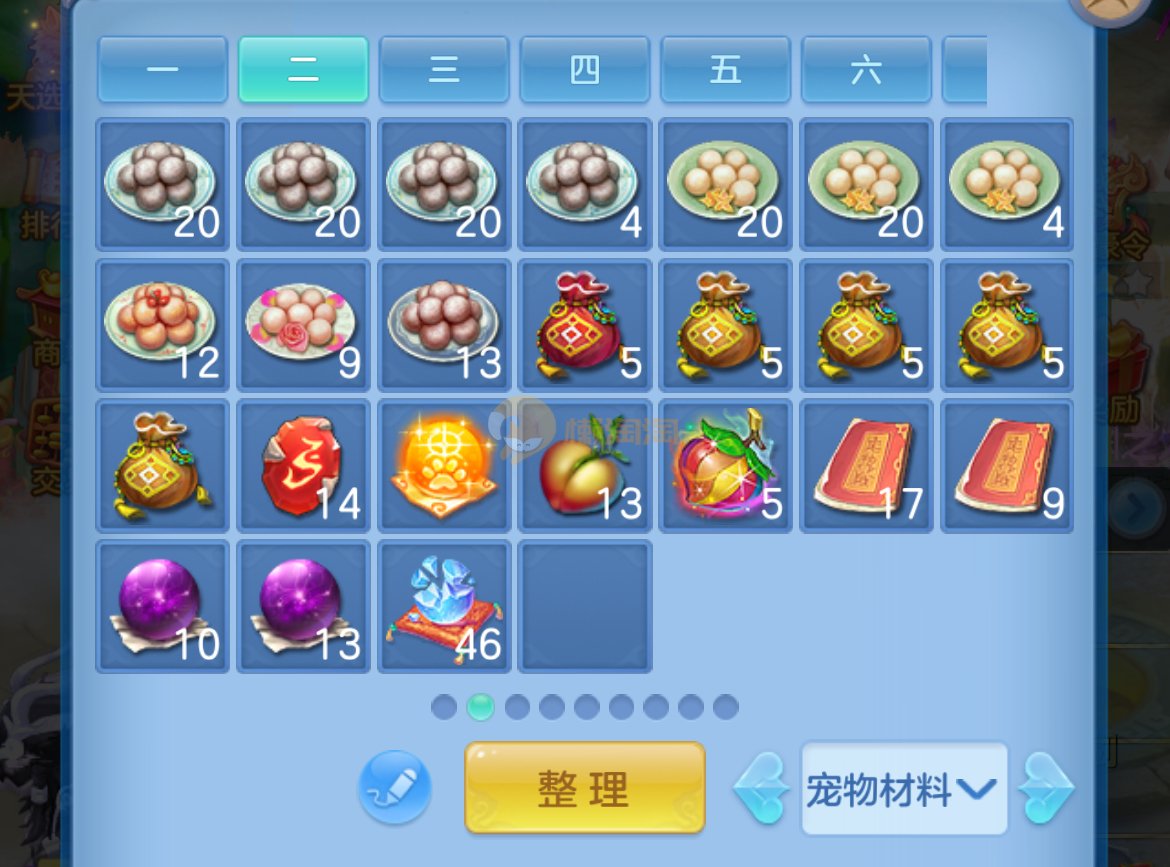Click the blue pencil edit button

(x=395, y=788)
